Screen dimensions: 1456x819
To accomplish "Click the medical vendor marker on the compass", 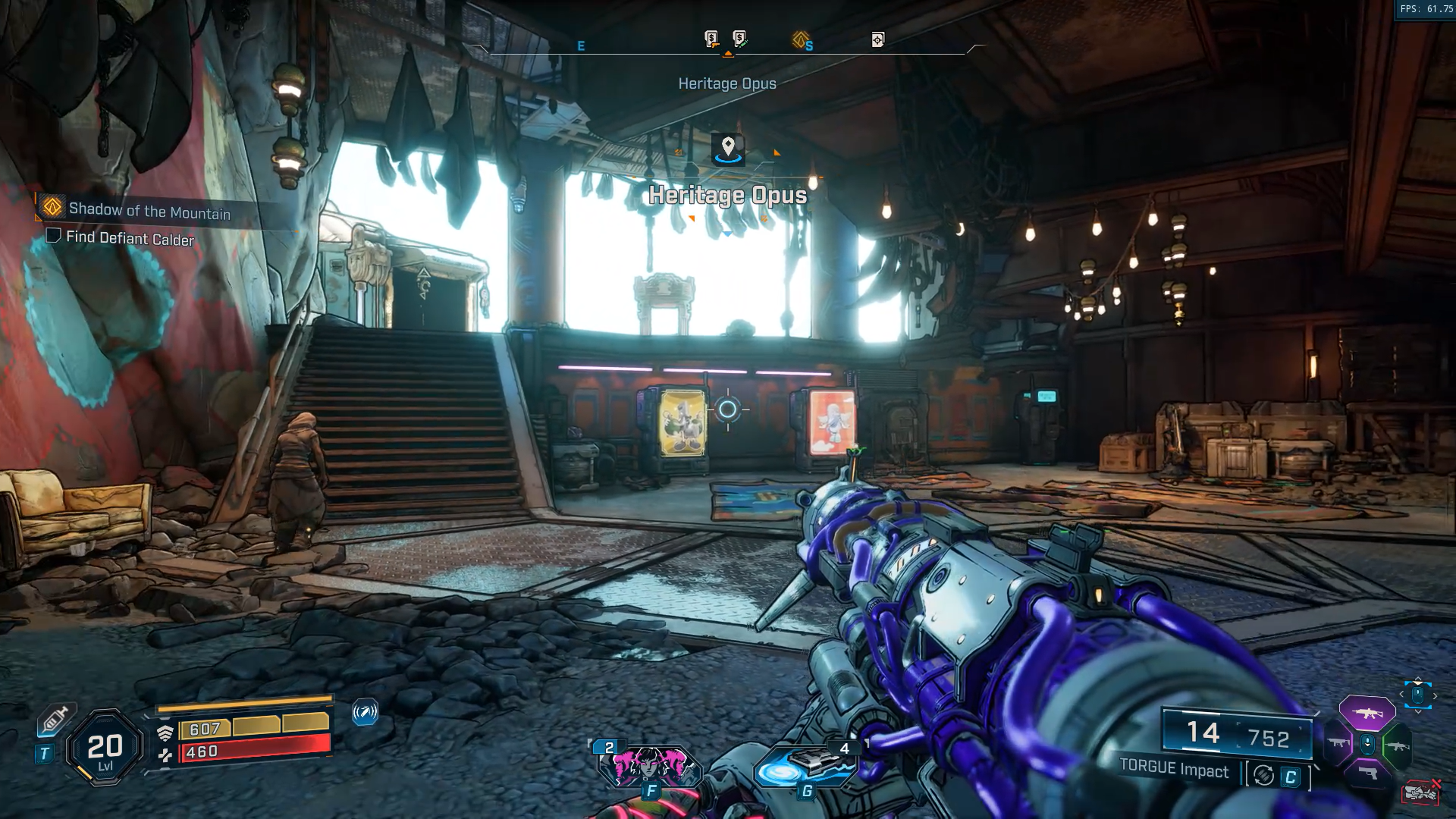I will pyautogui.click(x=739, y=38).
